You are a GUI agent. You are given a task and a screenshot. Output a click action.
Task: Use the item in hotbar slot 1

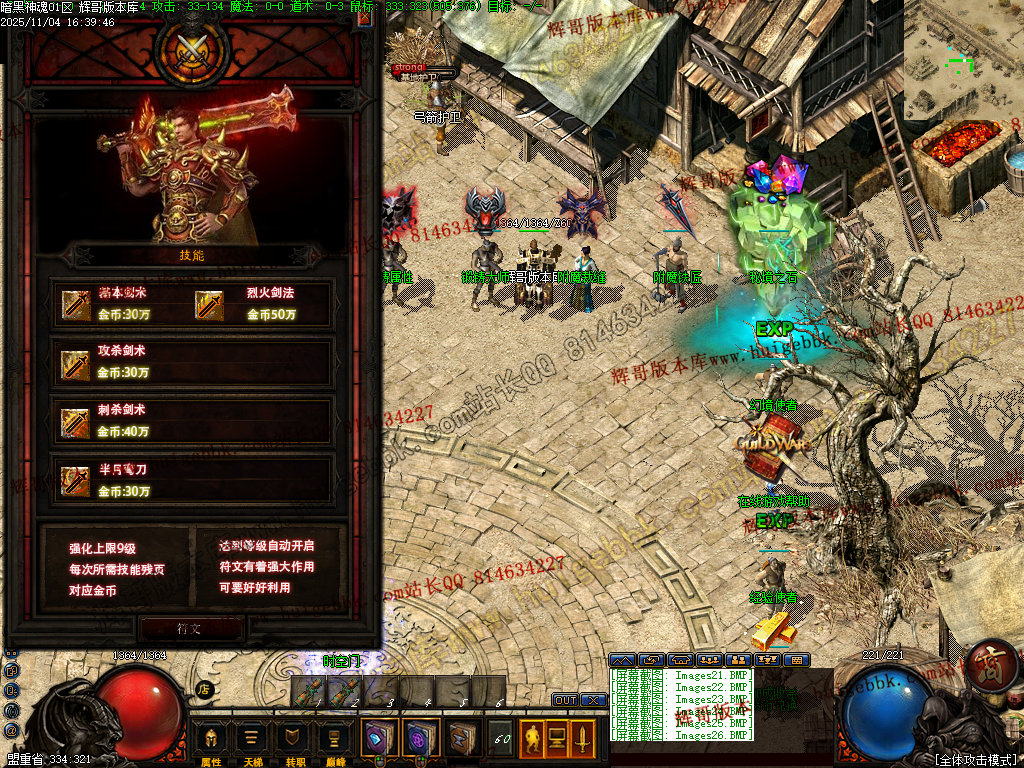(x=308, y=691)
